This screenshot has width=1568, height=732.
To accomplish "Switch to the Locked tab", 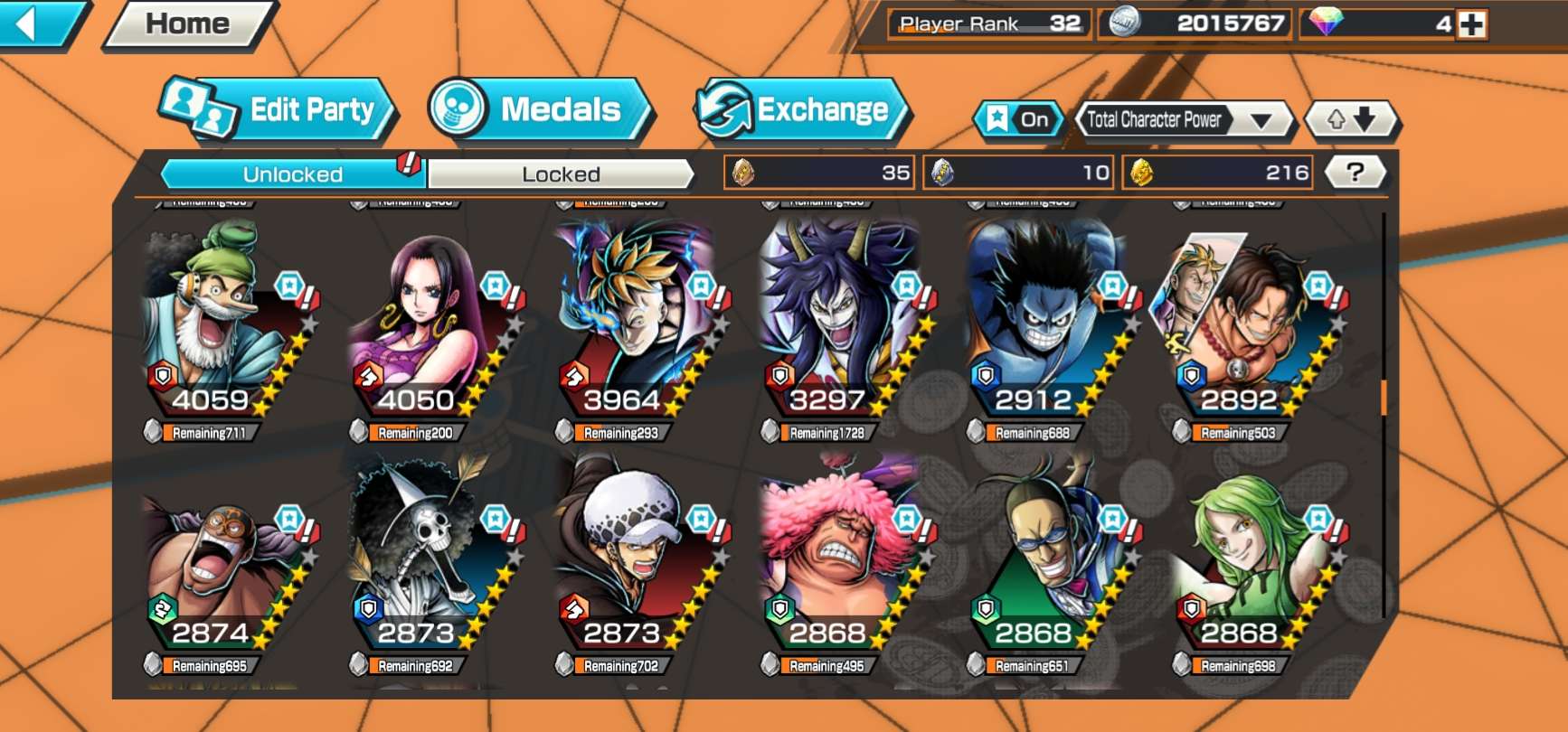I will tap(561, 174).
